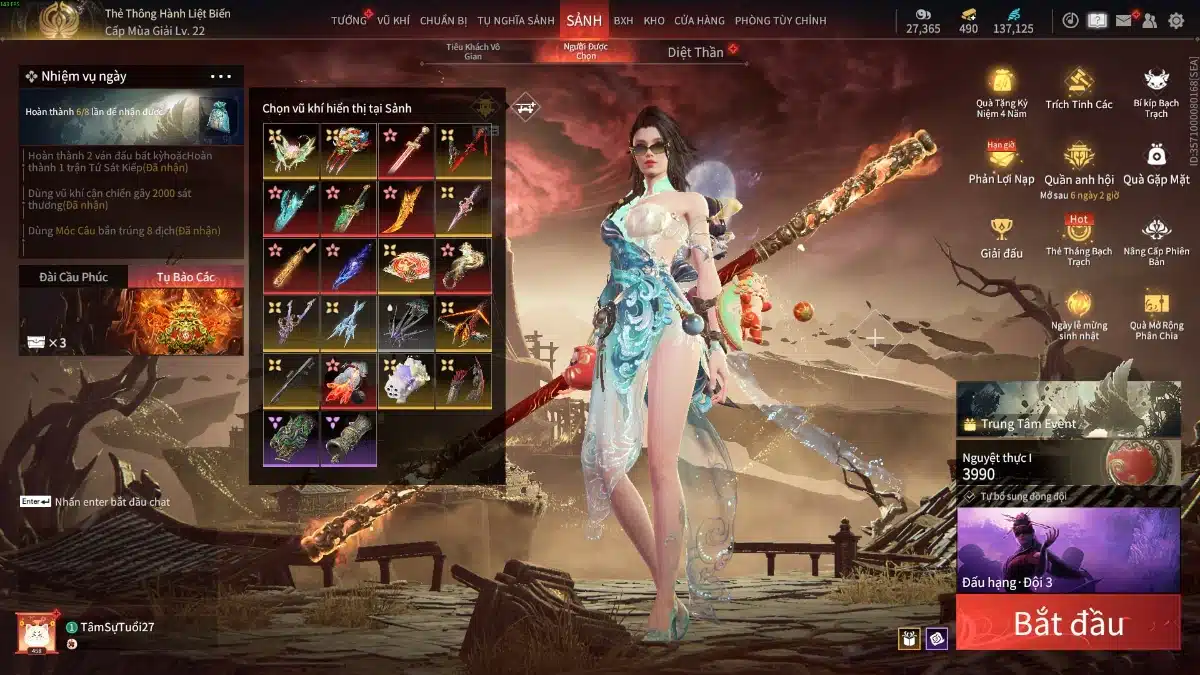Image resolution: width=1200 pixels, height=675 pixels.
Task: Open the TƯỚNG heroes menu
Action: point(349,20)
